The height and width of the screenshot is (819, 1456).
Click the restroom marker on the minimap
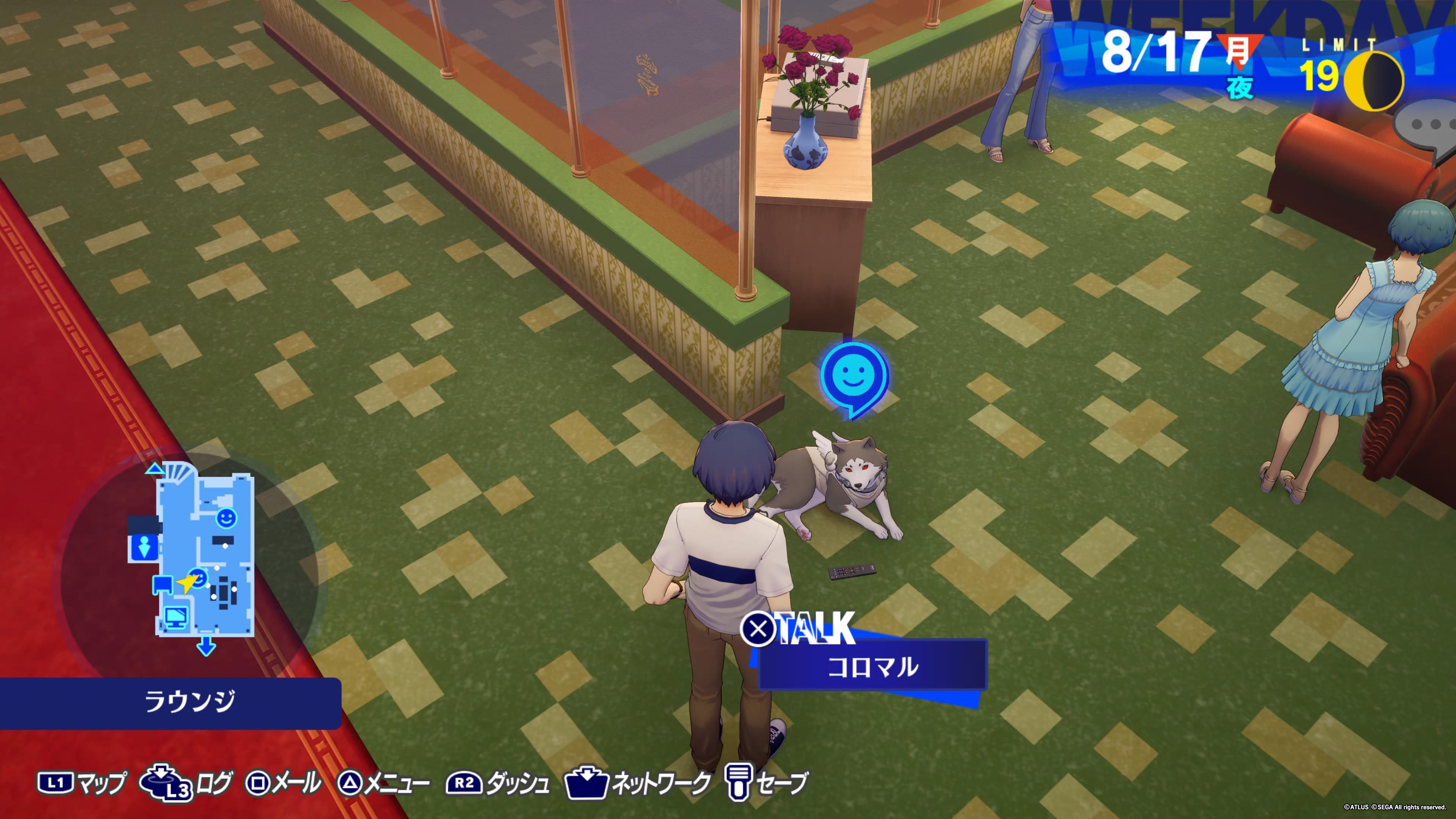pos(144,548)
